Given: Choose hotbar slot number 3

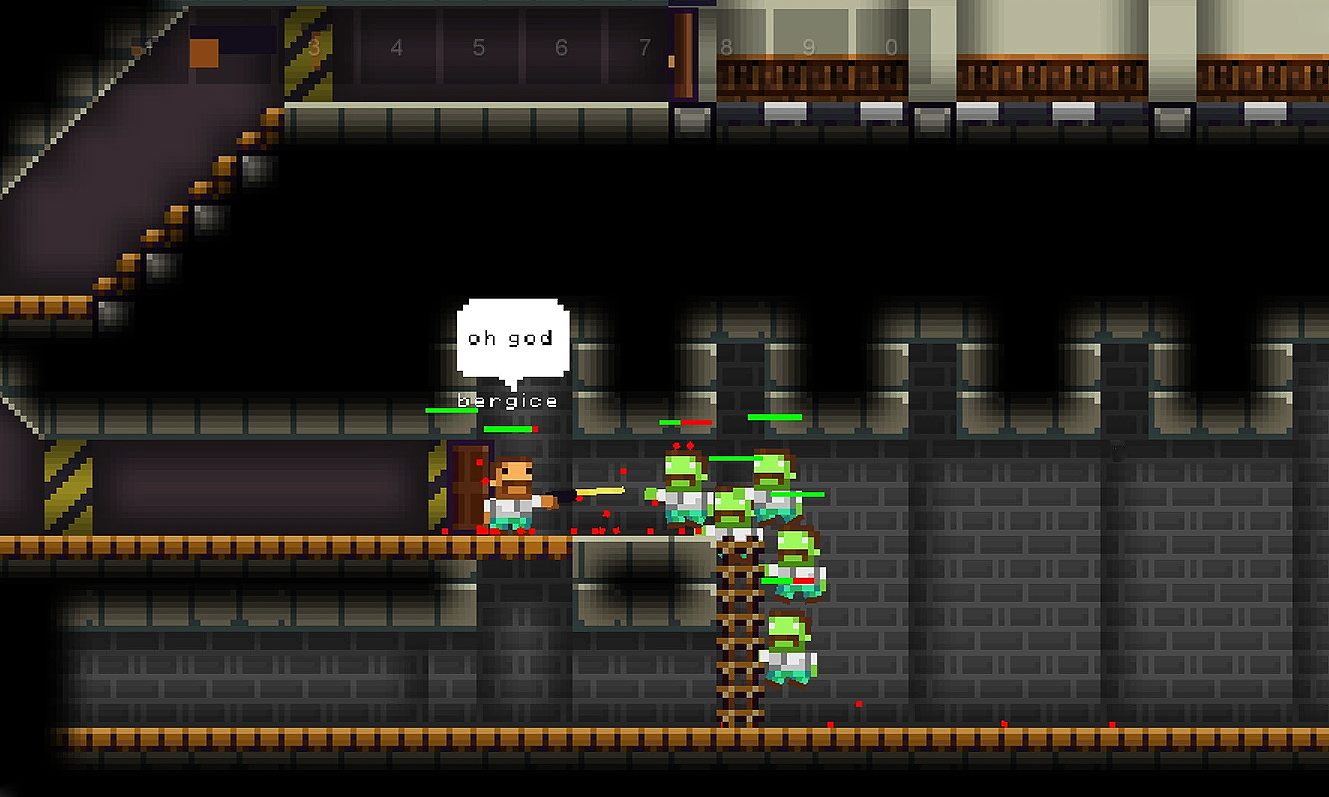Looking at the screenshot, I should point(315,47).
